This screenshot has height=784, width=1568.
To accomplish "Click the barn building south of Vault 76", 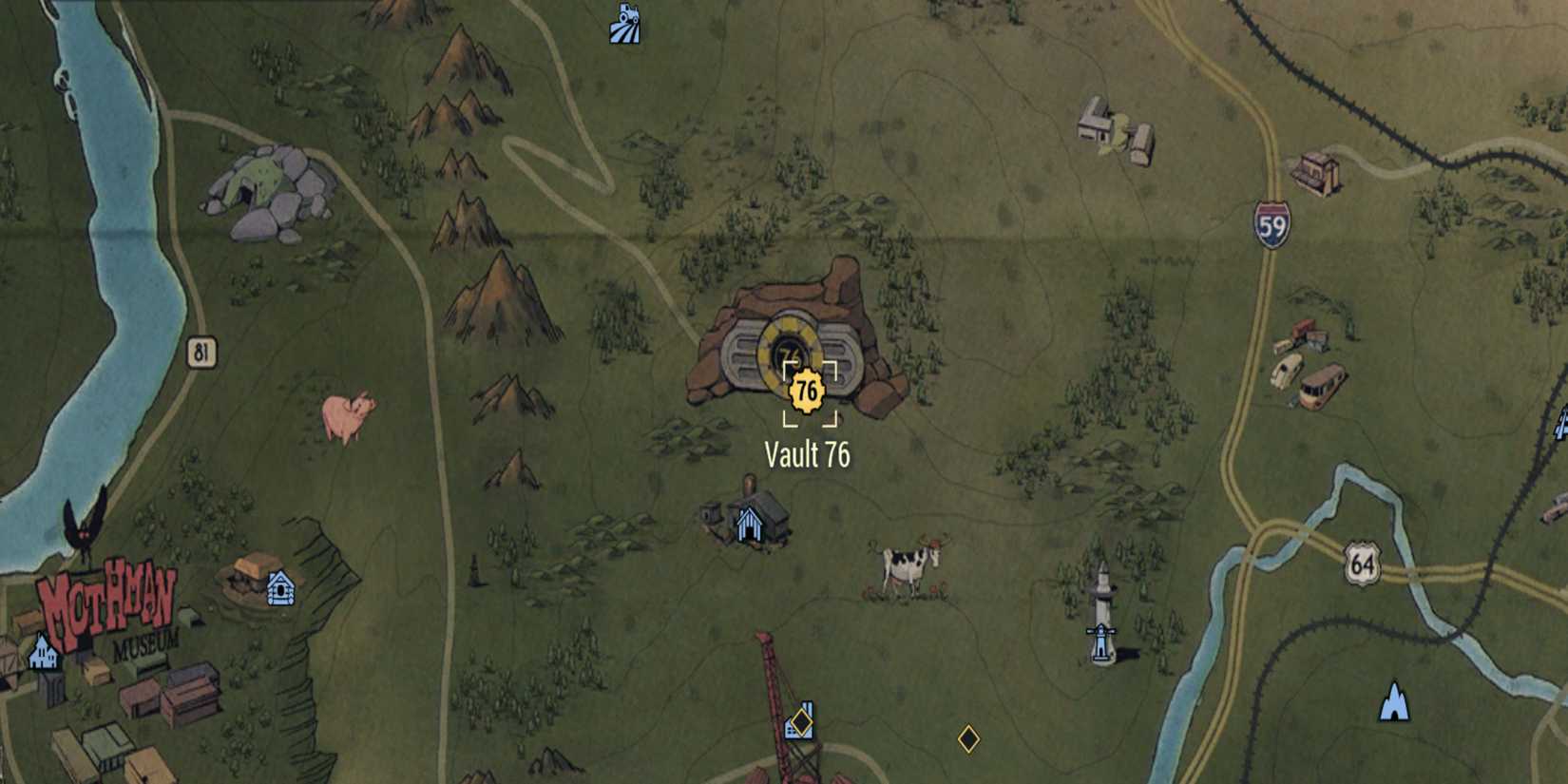I will tap(751, 521).
